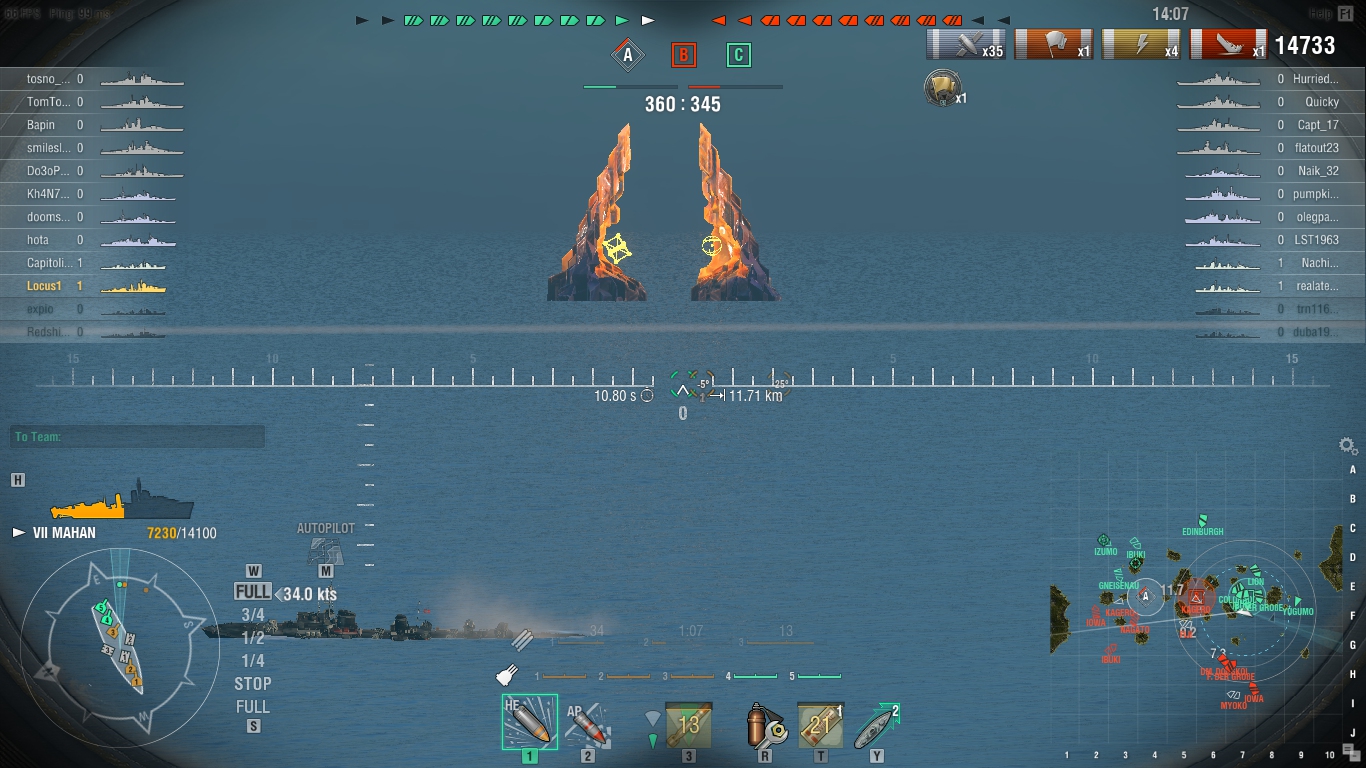Activate the Engine Boost consumable
The height and width of the screenshot is (768, 1366).
(876, 724)
